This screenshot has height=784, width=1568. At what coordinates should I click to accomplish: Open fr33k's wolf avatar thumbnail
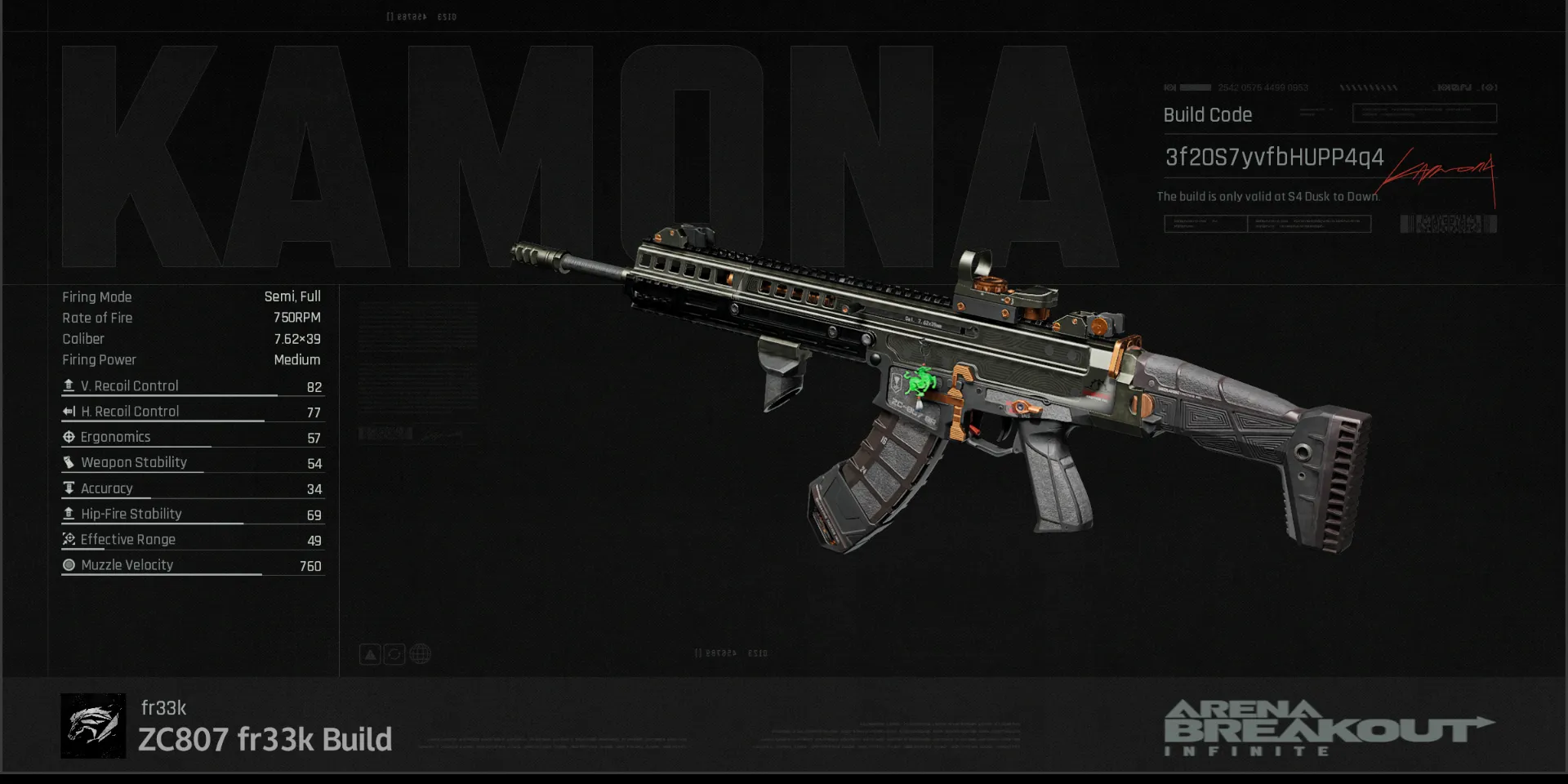93,726
